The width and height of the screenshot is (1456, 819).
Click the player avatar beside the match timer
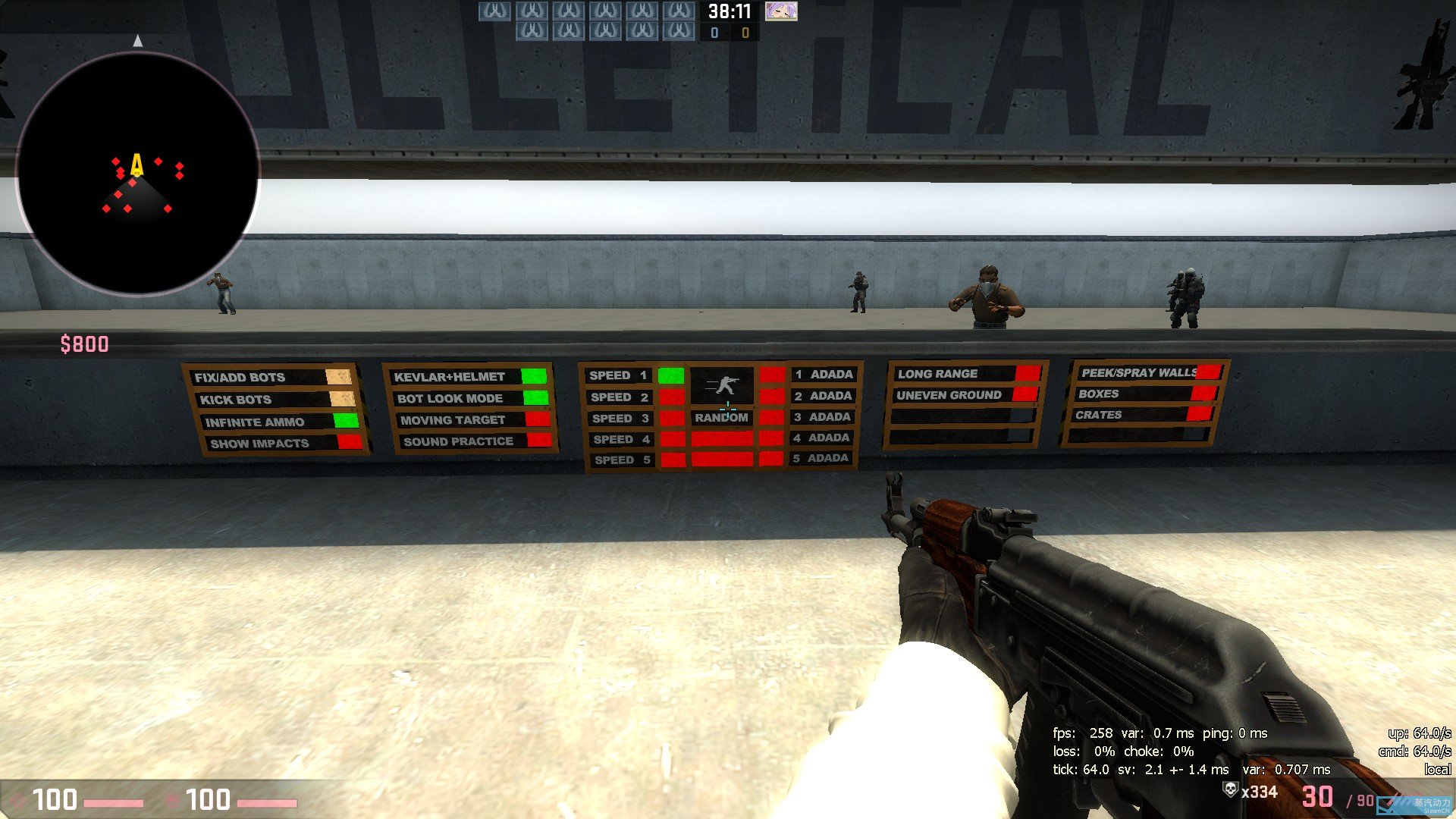point(781,12)
